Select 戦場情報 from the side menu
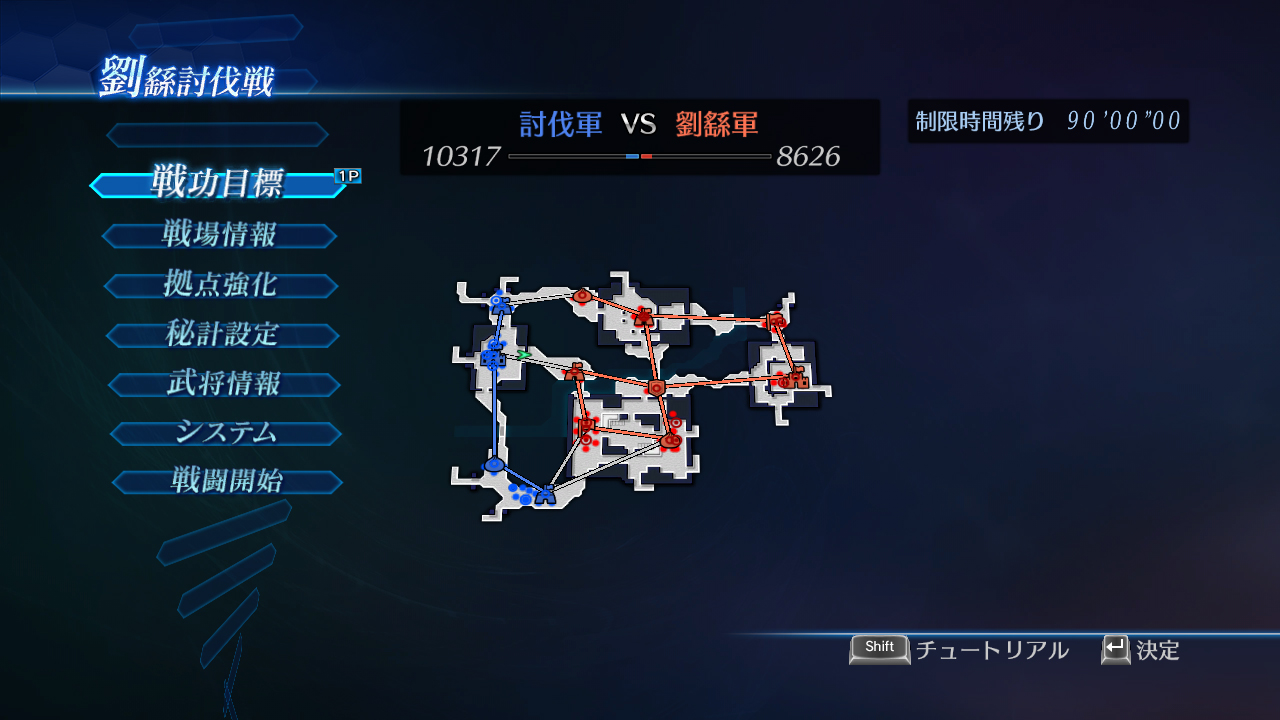The height and width of the screenshot is (720, 1280). pos(220,235)
